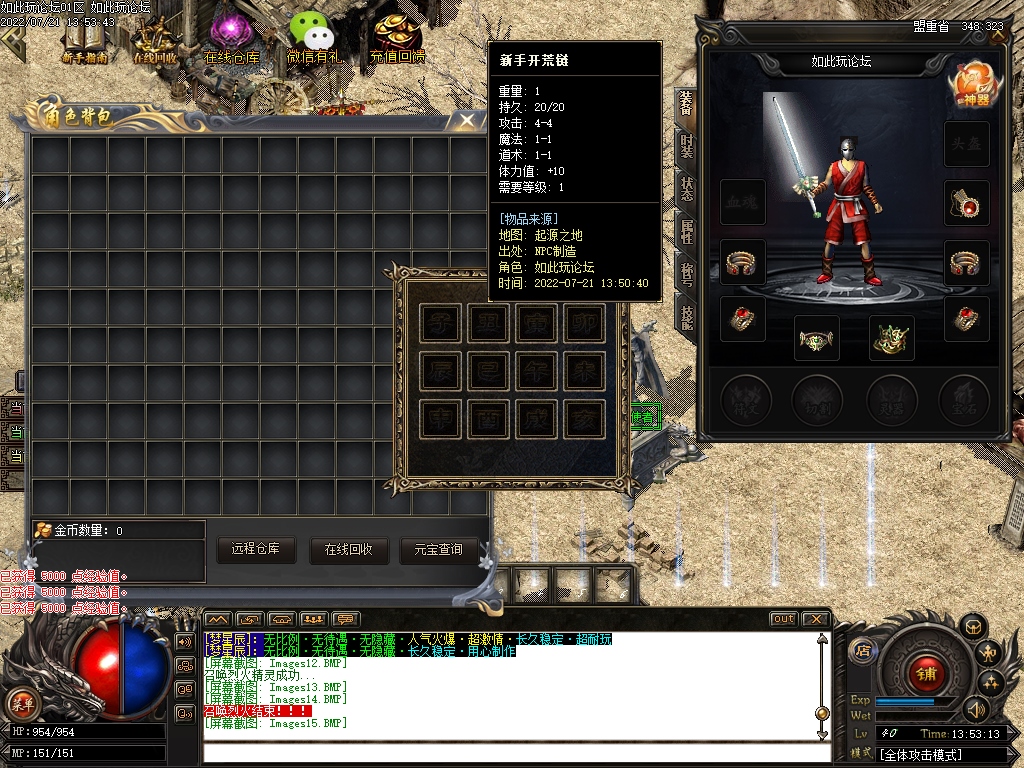Click the 符文 rune button

[744, 398]
